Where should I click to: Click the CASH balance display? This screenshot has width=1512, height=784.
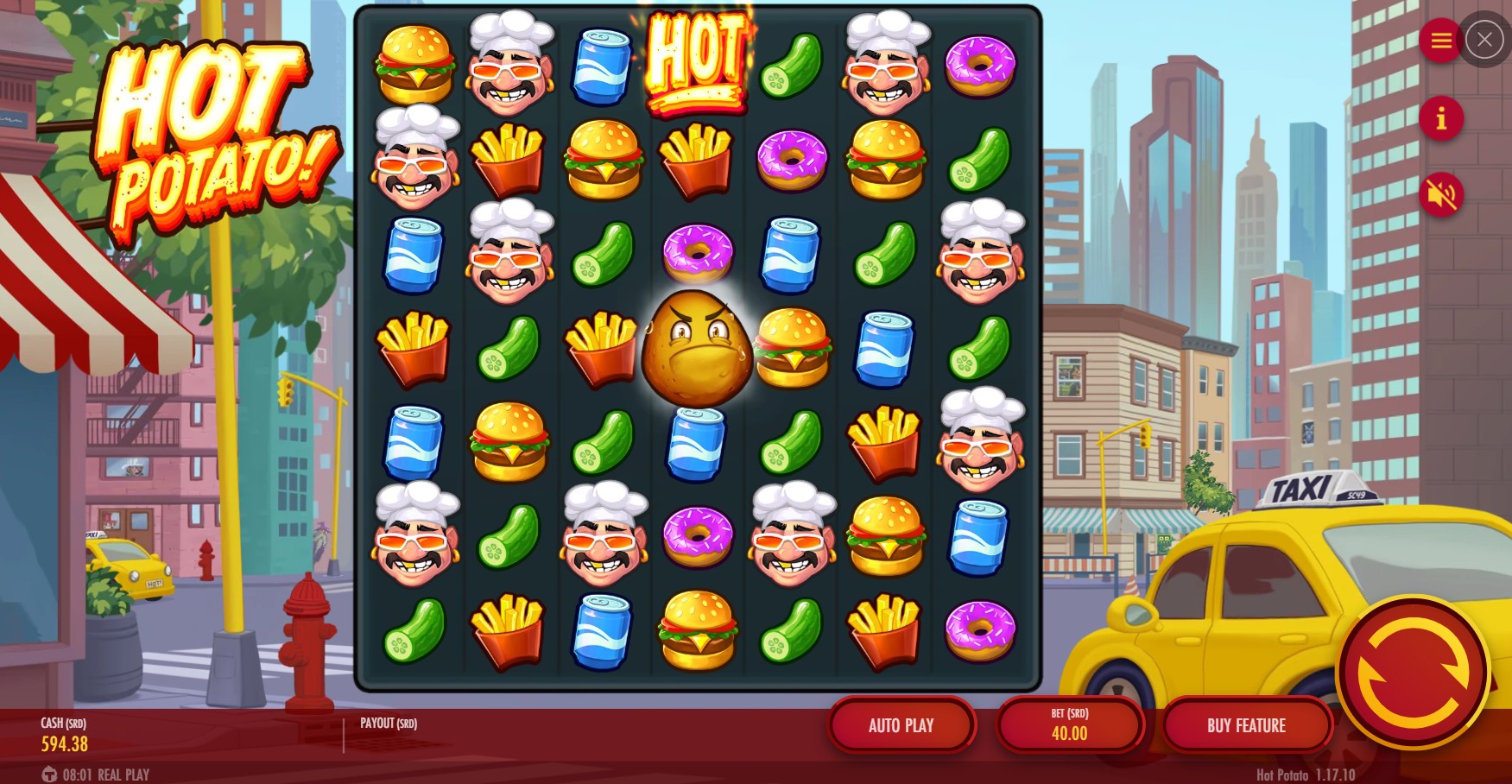click(65, 736)
